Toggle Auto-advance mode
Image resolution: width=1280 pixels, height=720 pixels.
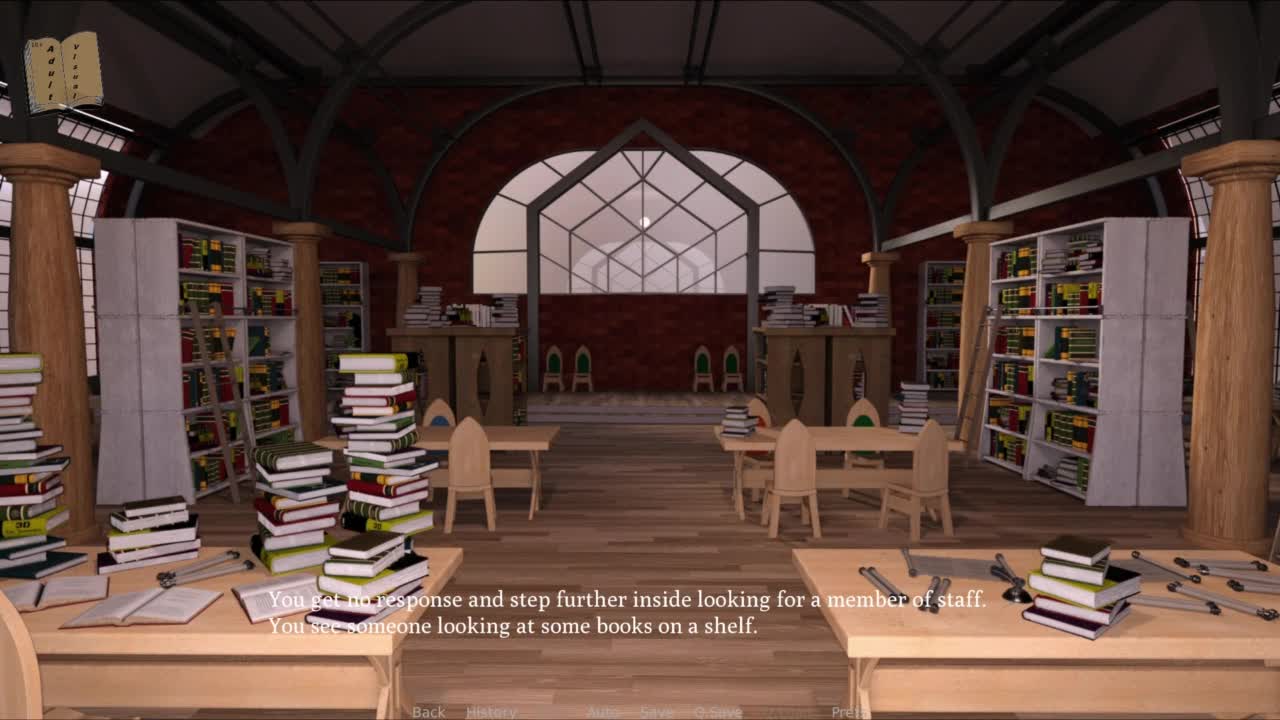click(603, 712)
